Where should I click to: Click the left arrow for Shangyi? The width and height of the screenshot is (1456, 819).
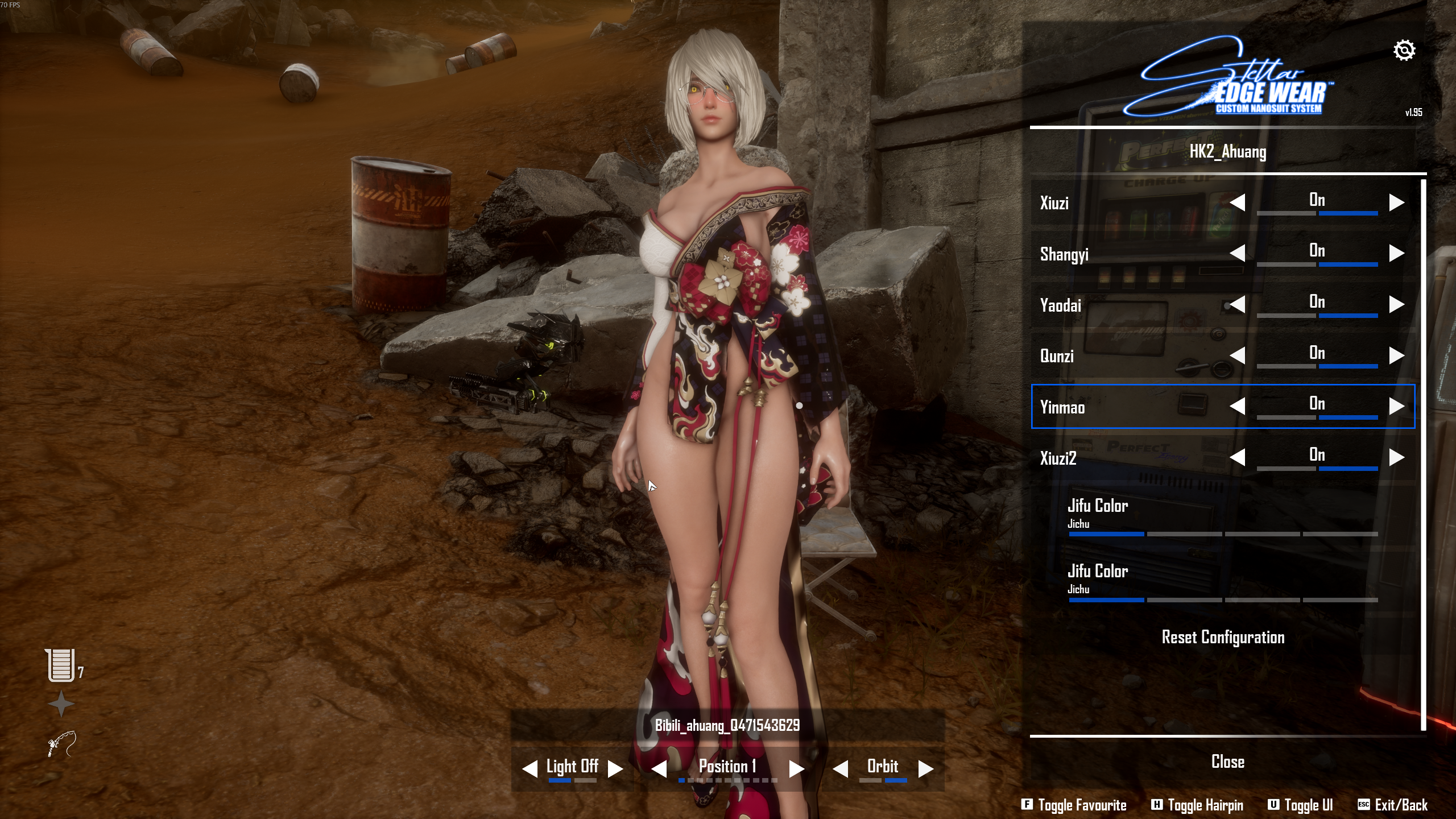[1237, 253]
